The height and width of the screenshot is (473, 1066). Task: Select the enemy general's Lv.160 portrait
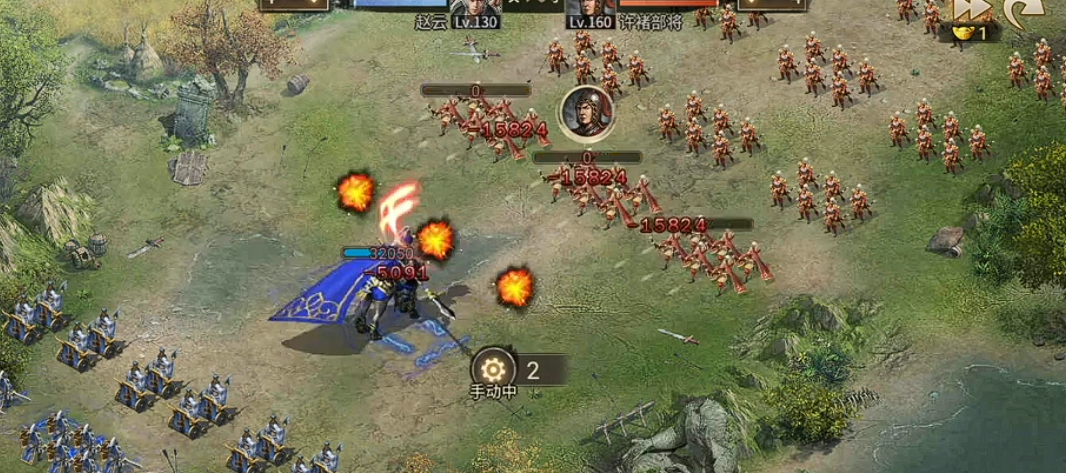tap(590, 9)
